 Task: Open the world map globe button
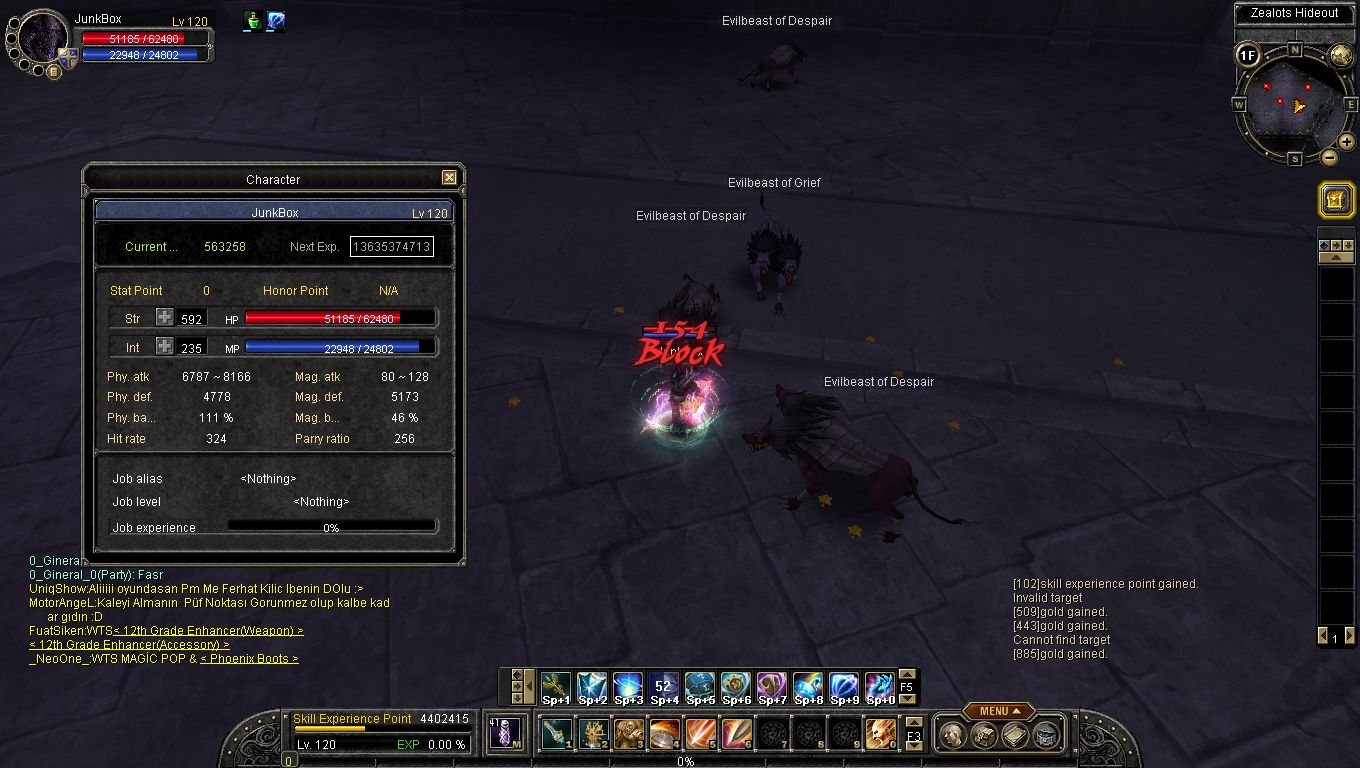tap(1340, 55)
